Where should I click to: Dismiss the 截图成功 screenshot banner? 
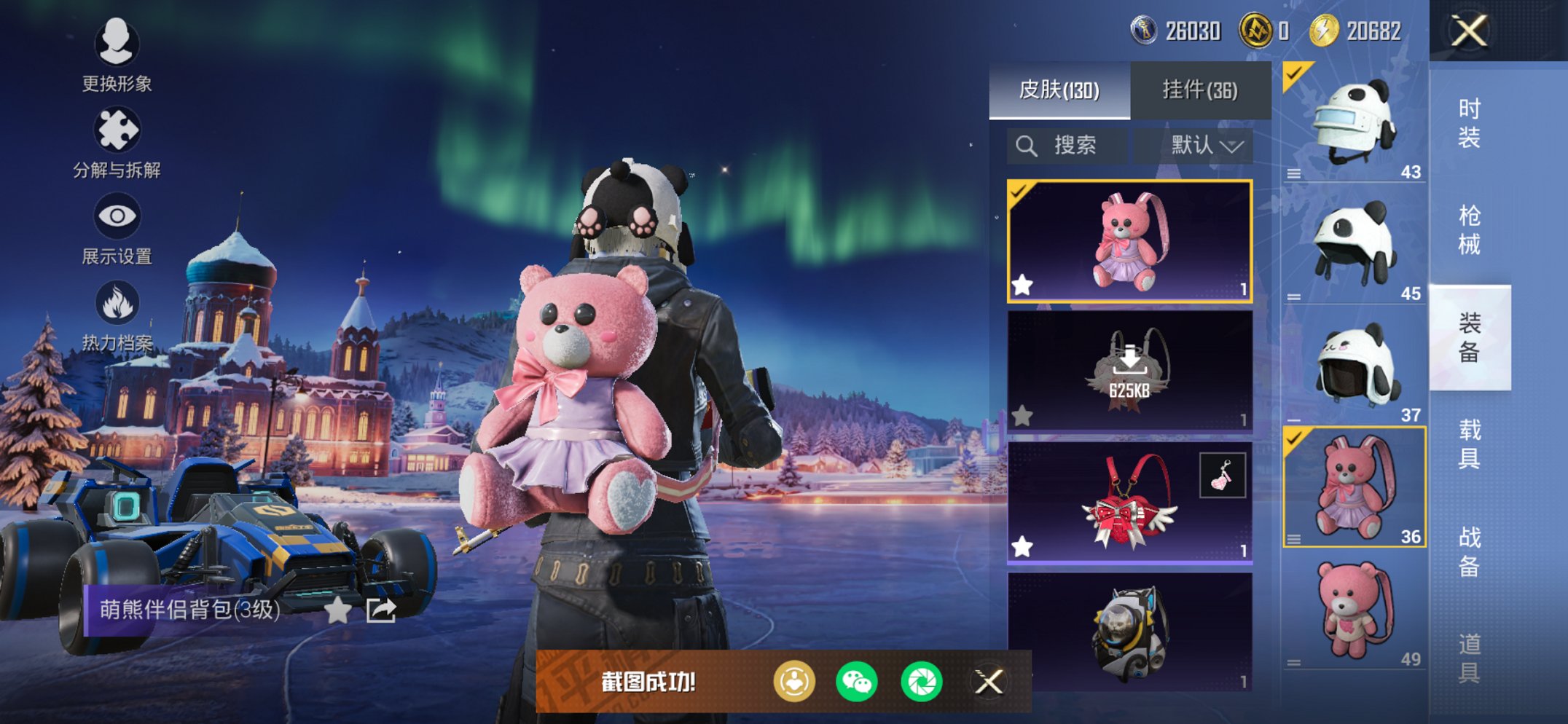(989, 682)
